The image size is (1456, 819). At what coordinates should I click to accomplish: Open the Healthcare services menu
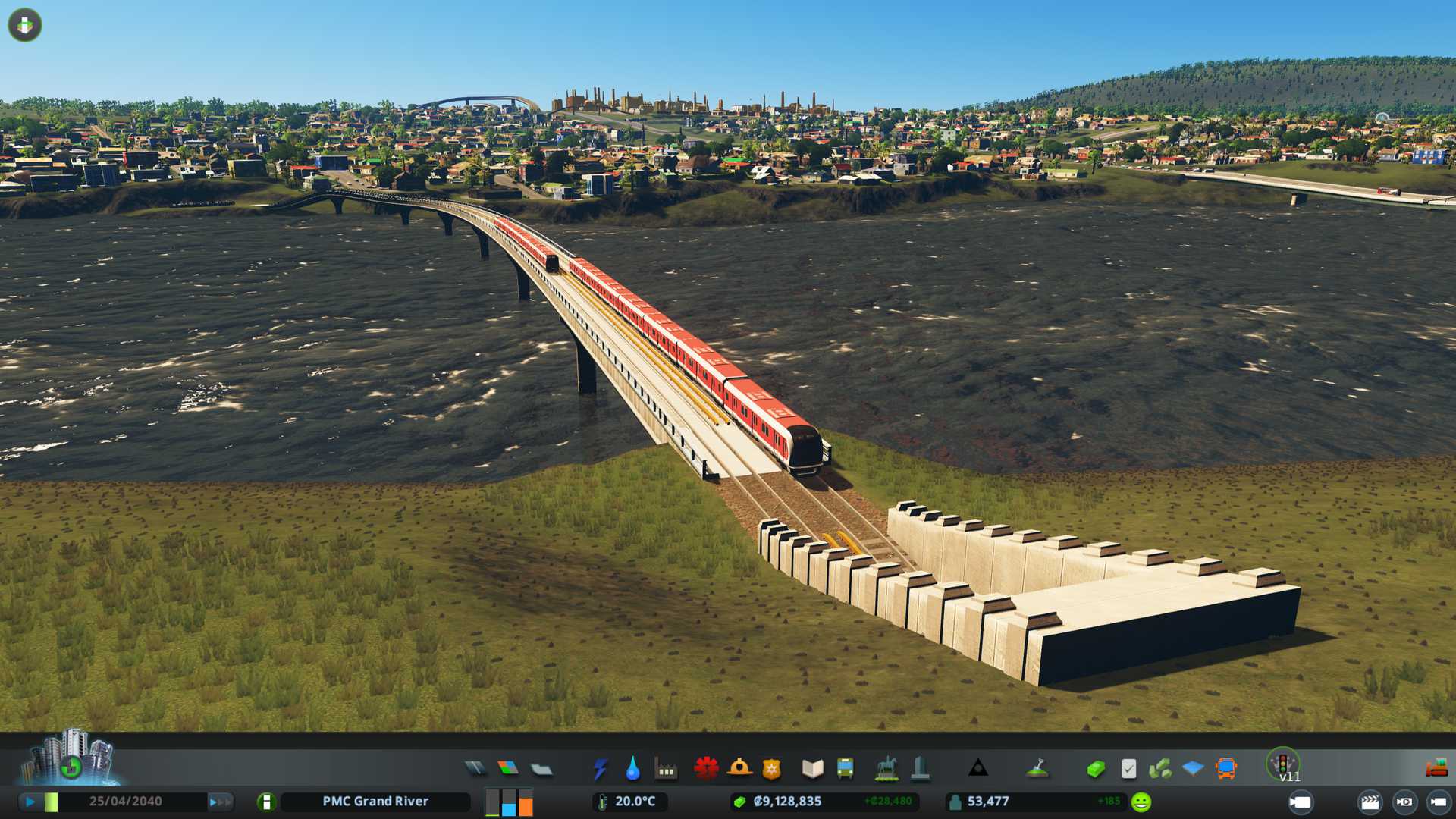pos(706,769)
